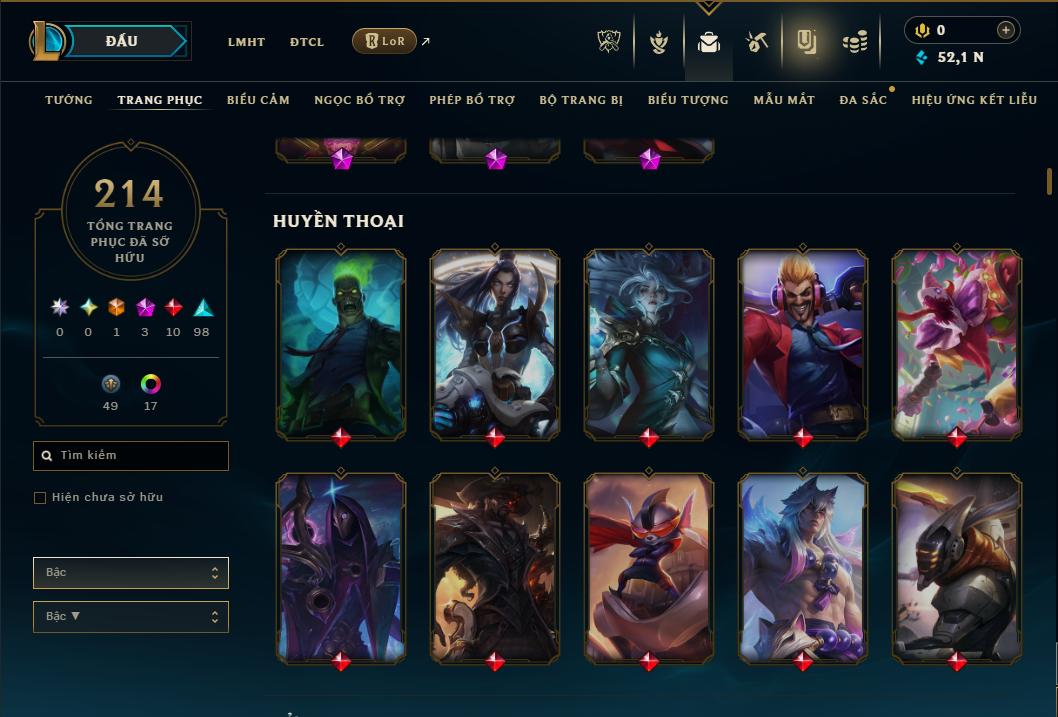
Task: Open the ĐA SẮC tab
Action: click(x=863, y=100)
